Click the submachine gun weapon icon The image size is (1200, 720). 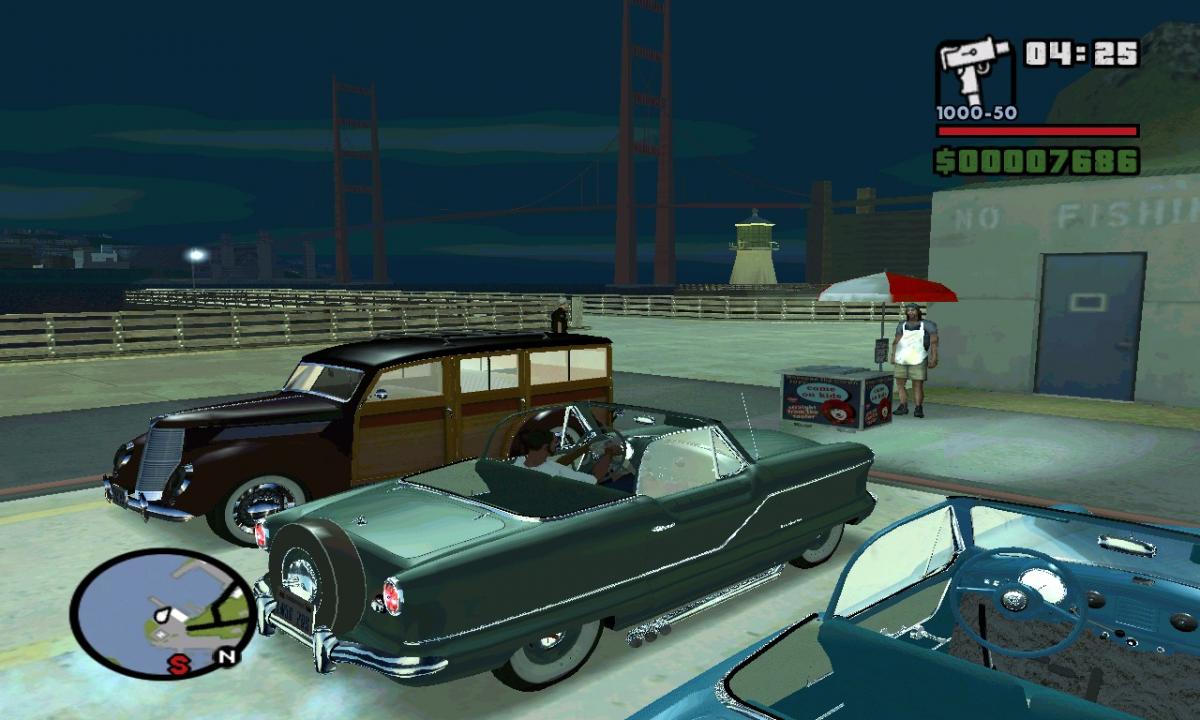974,72
